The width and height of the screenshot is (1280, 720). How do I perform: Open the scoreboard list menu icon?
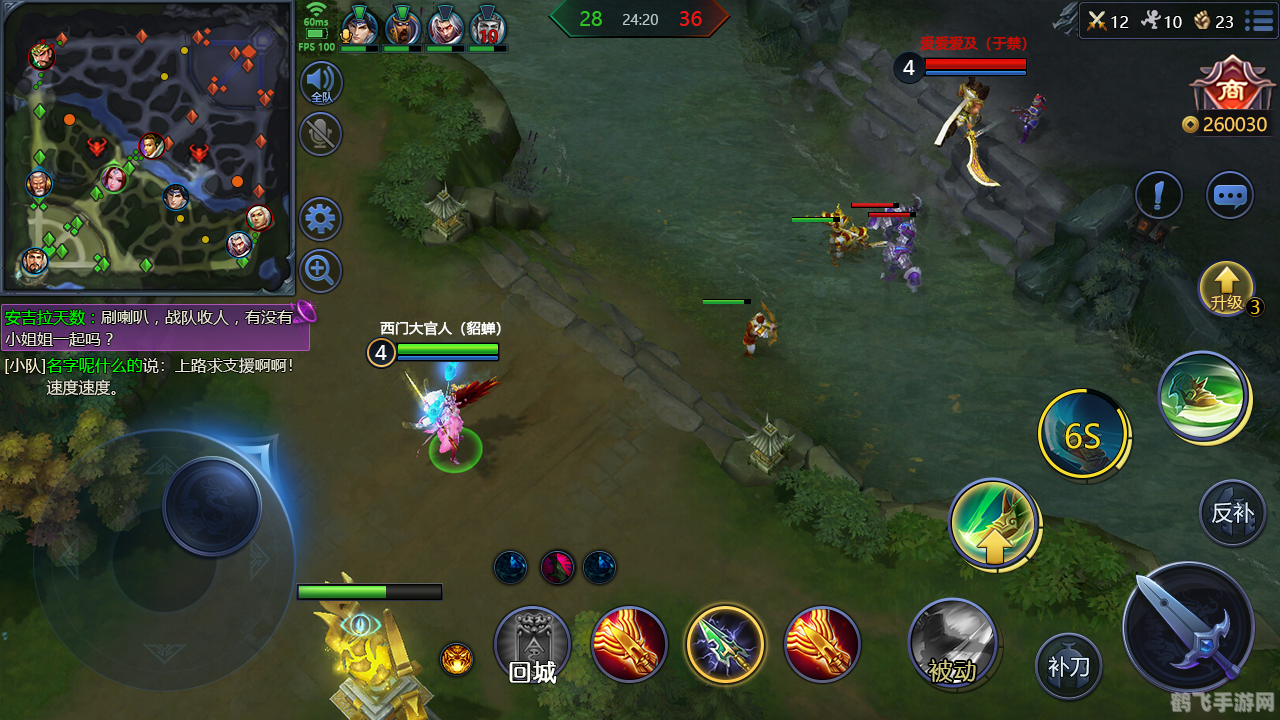(1259, 20)
